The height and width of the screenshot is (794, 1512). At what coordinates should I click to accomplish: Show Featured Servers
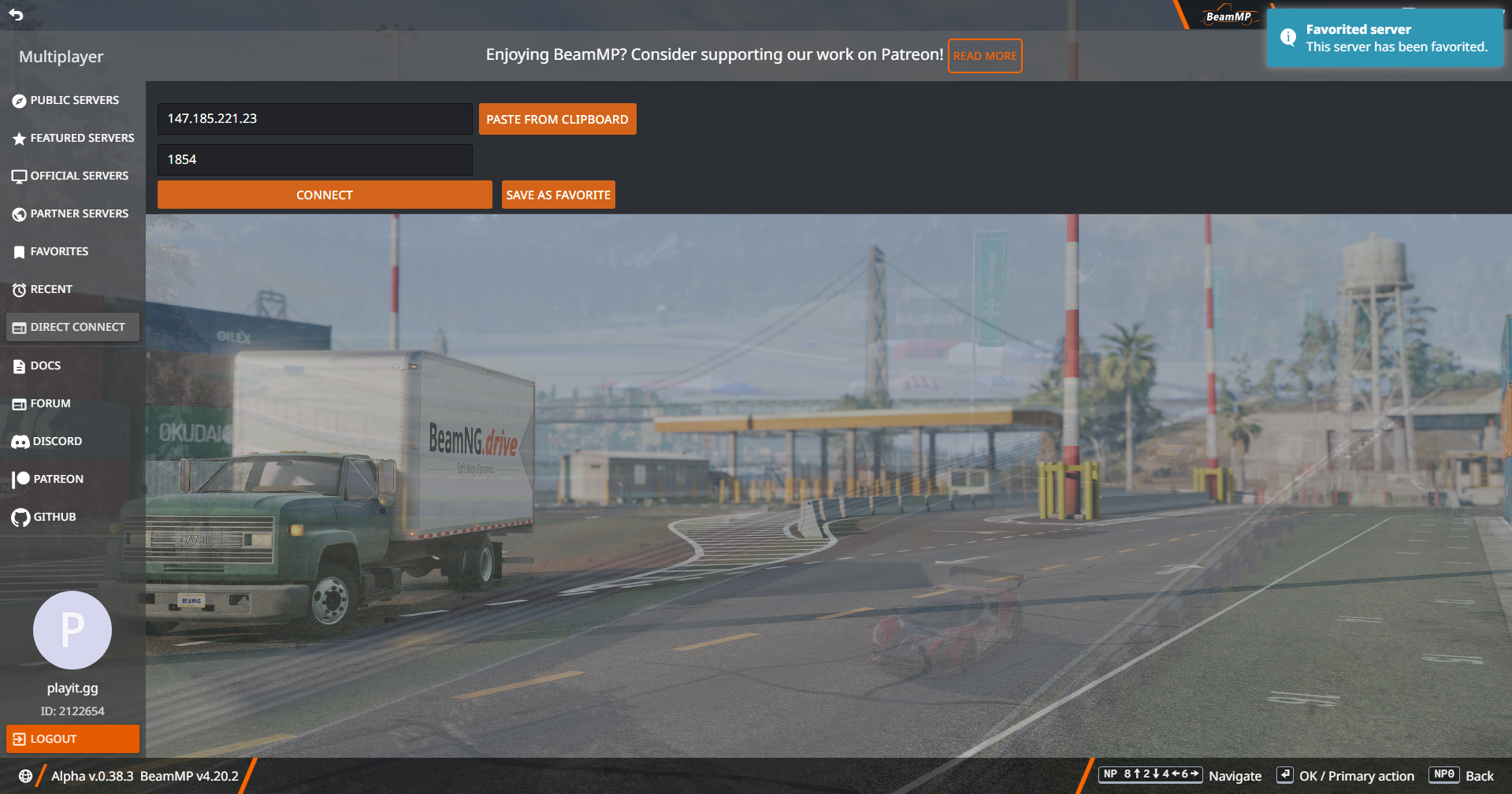(73, 138)
